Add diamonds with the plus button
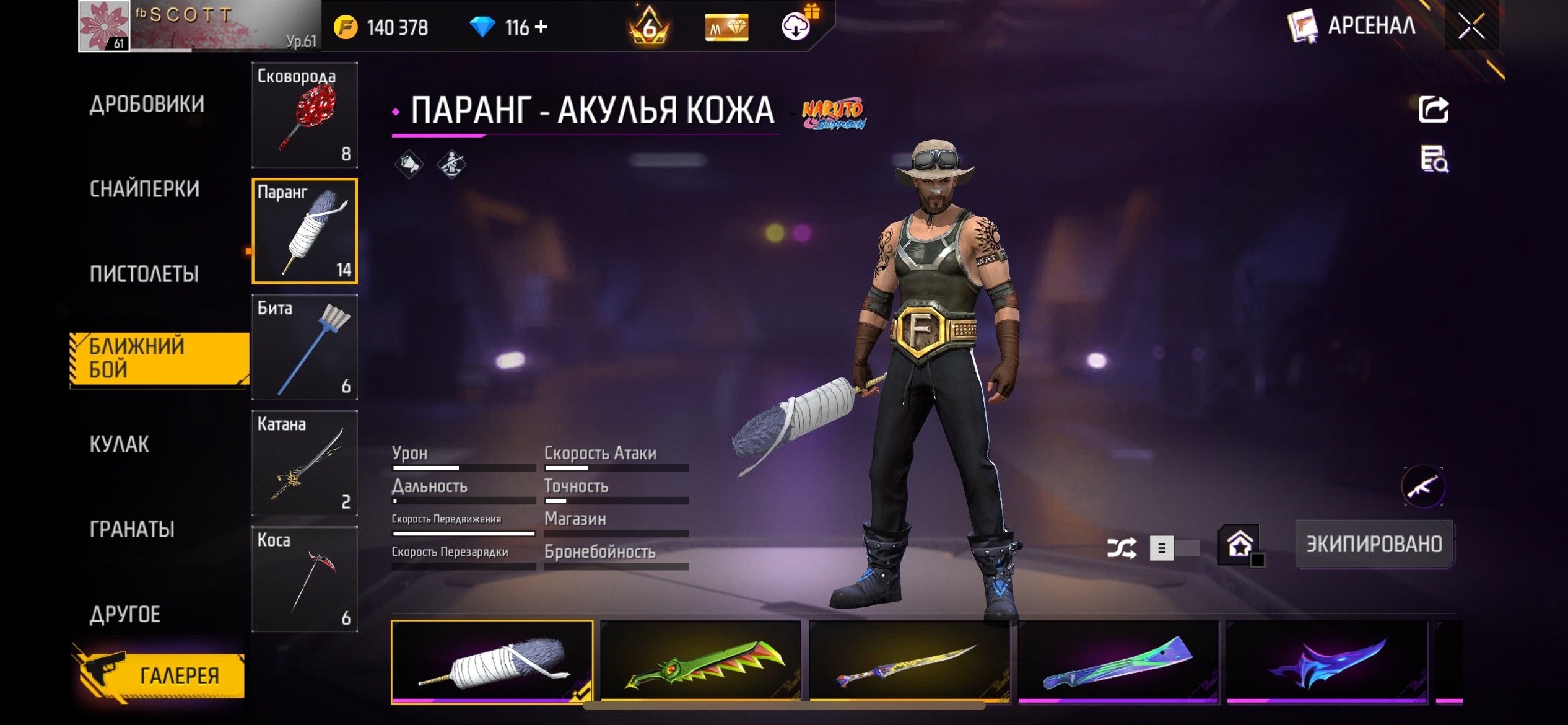 click(541, 27)
